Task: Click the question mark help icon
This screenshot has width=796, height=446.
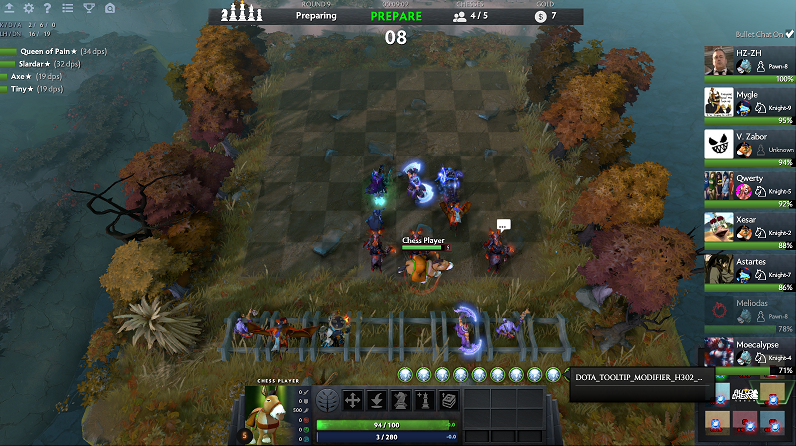Action: [47, 9]
